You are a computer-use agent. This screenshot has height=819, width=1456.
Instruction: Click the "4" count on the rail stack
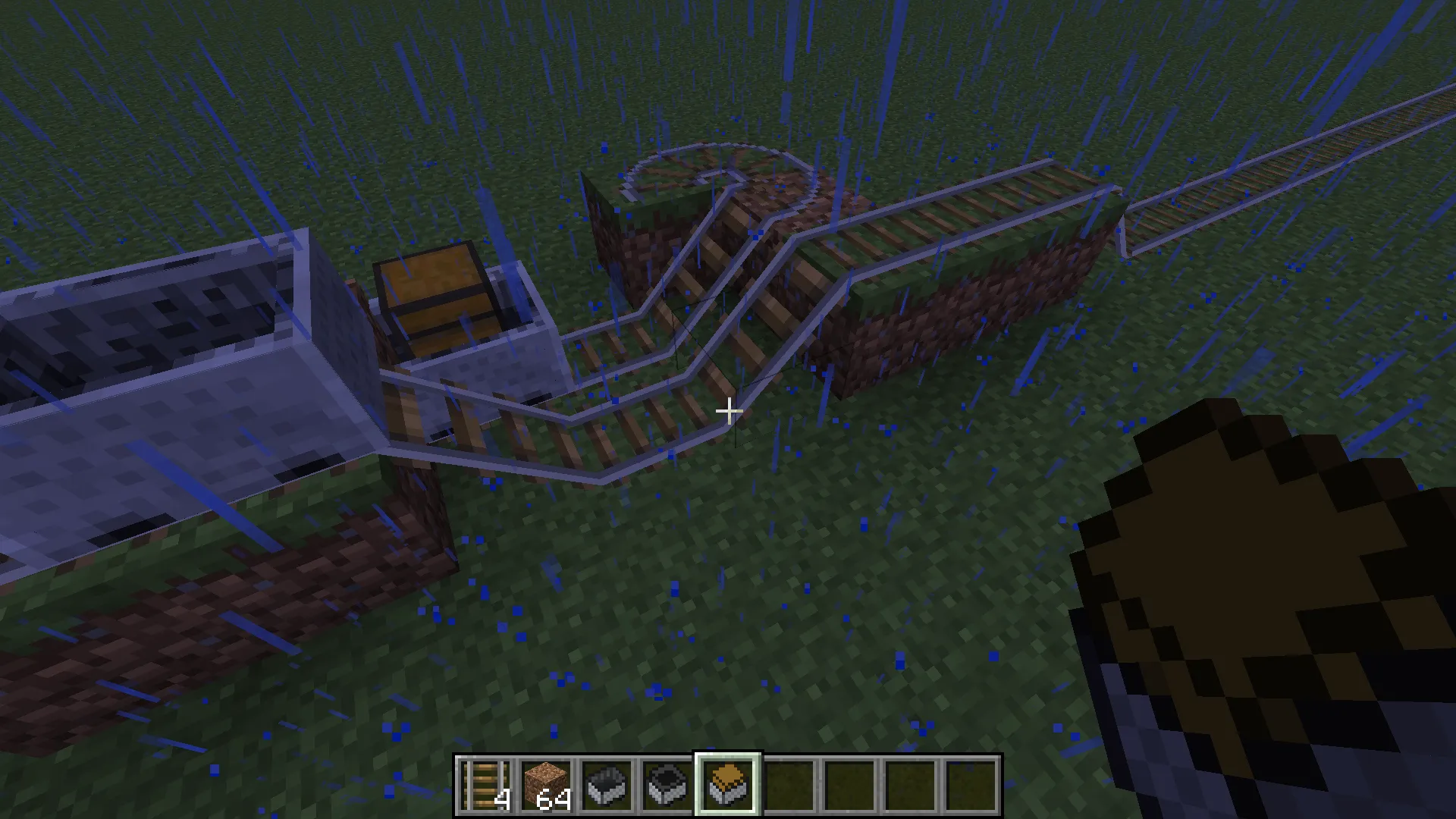(501, 799)
